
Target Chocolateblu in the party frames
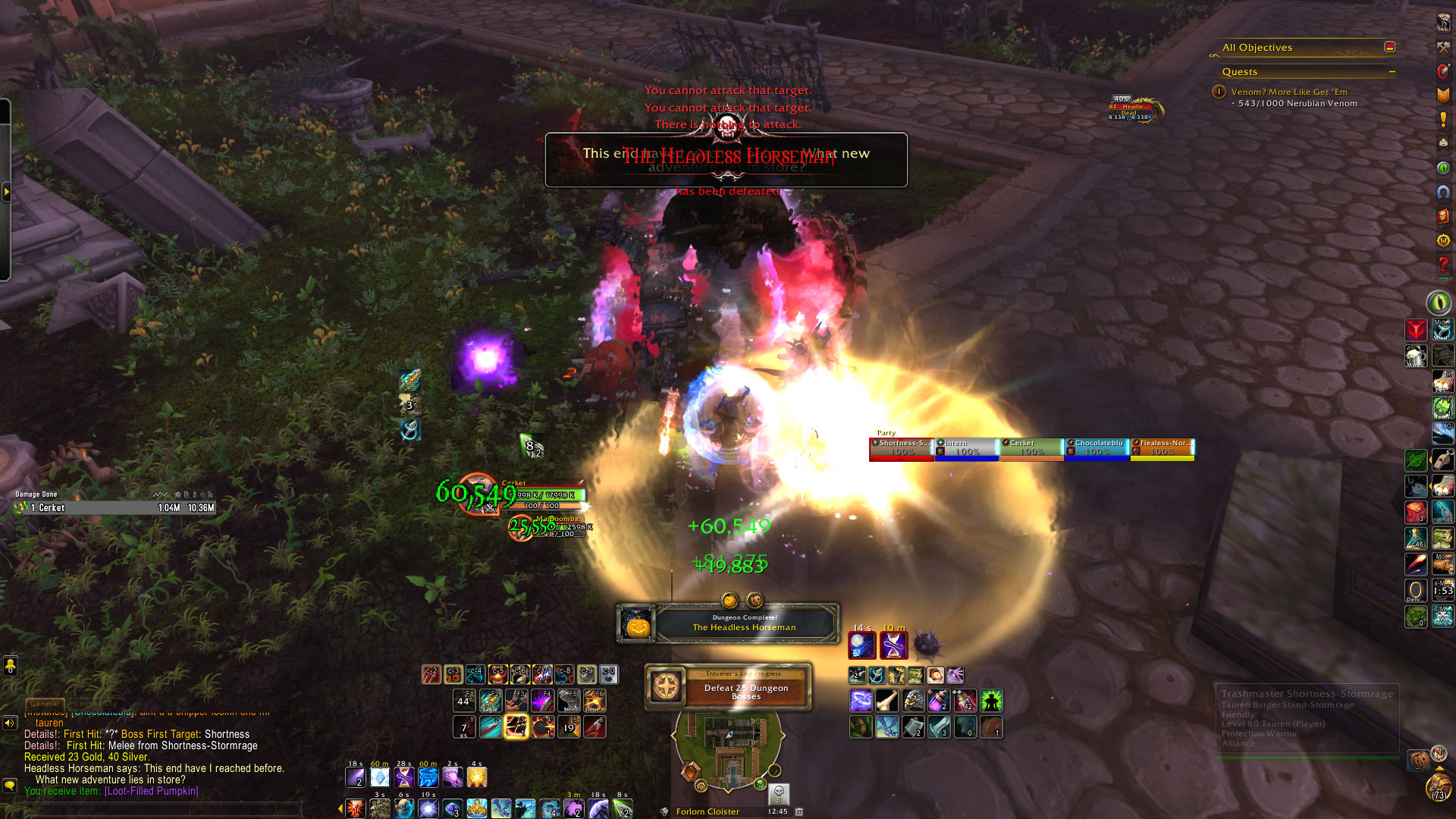tap(1097, 448)
